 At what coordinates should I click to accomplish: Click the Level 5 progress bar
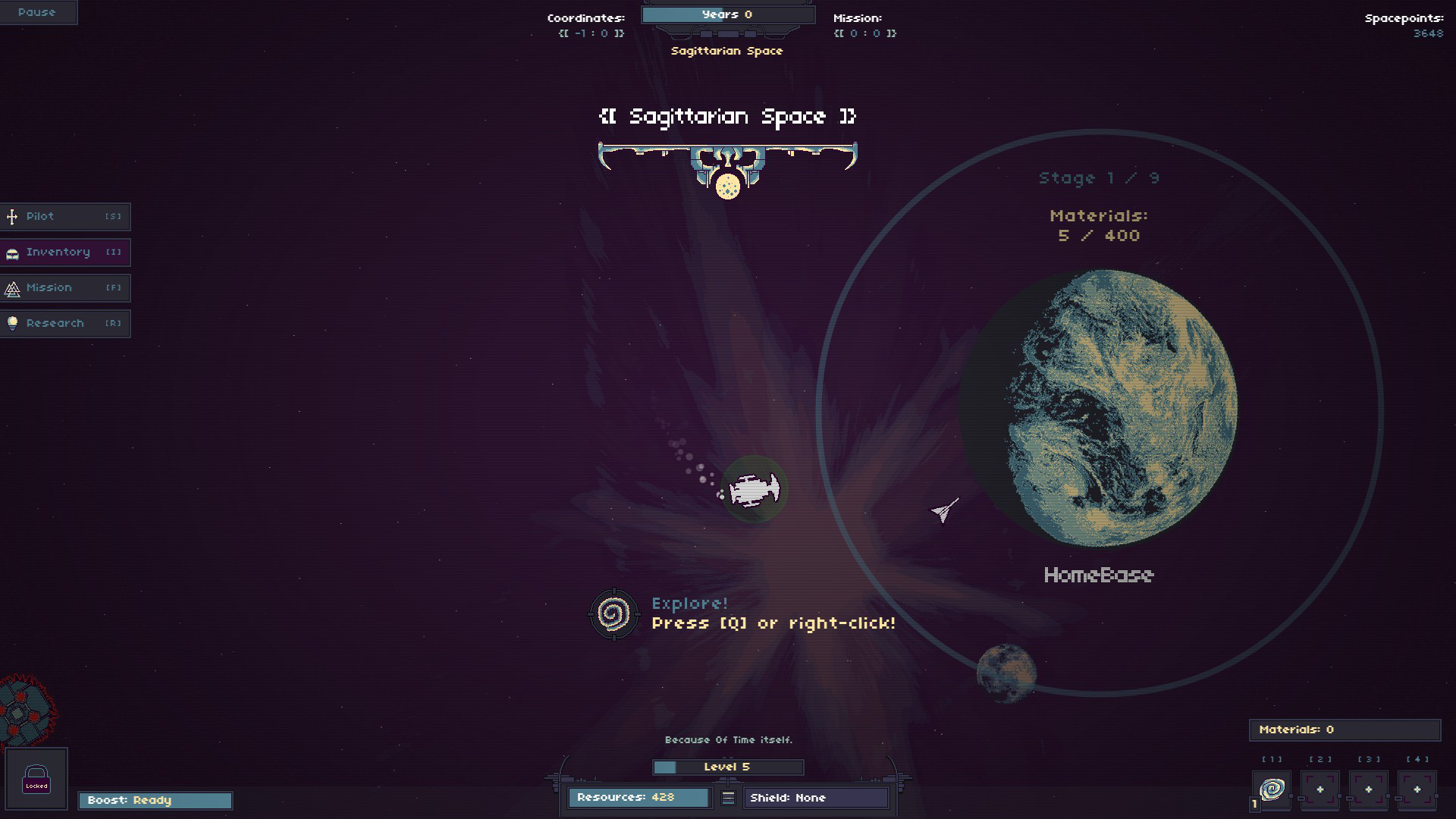click(x=727, y=767)
